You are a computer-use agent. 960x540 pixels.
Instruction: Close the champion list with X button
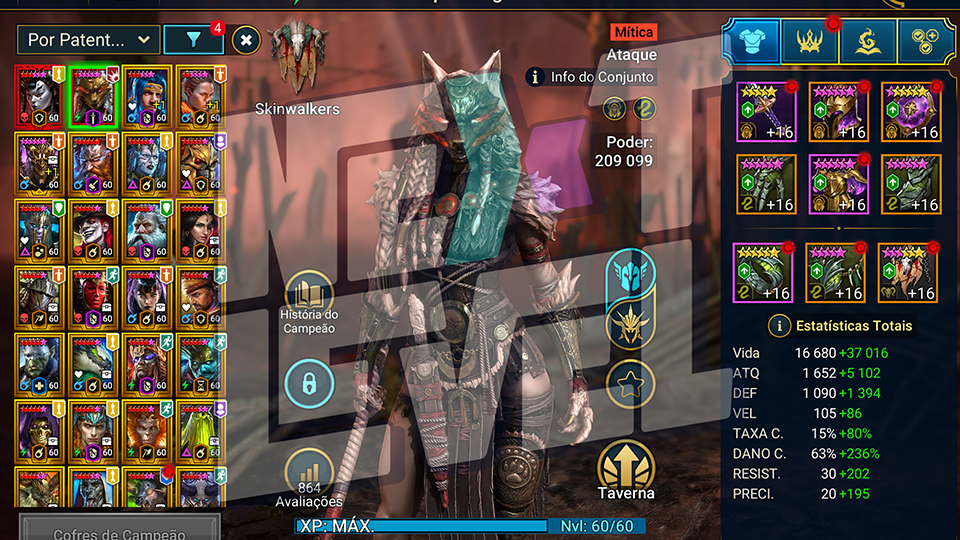point(247,40)
